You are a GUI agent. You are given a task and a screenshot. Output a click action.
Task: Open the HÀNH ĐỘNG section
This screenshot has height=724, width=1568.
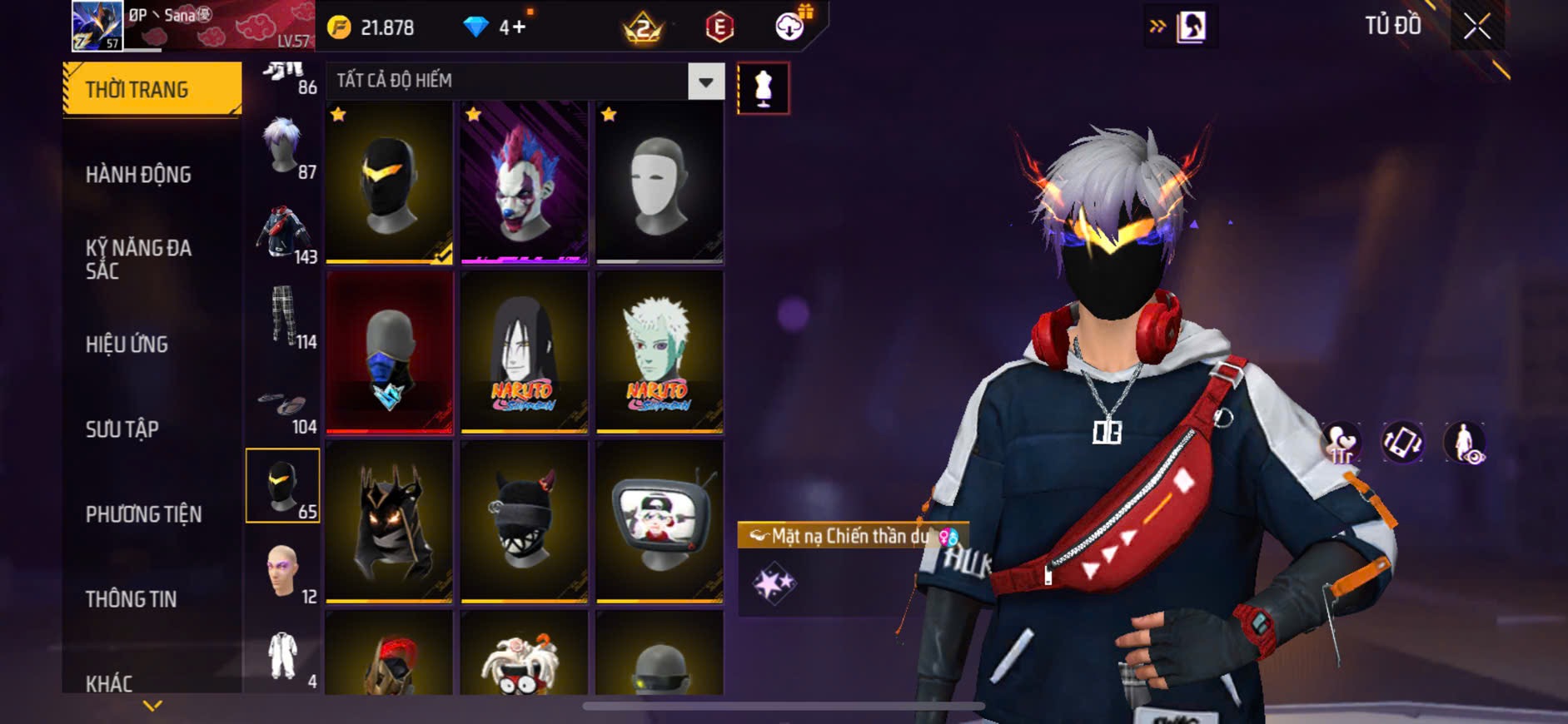tap(138, 175)
